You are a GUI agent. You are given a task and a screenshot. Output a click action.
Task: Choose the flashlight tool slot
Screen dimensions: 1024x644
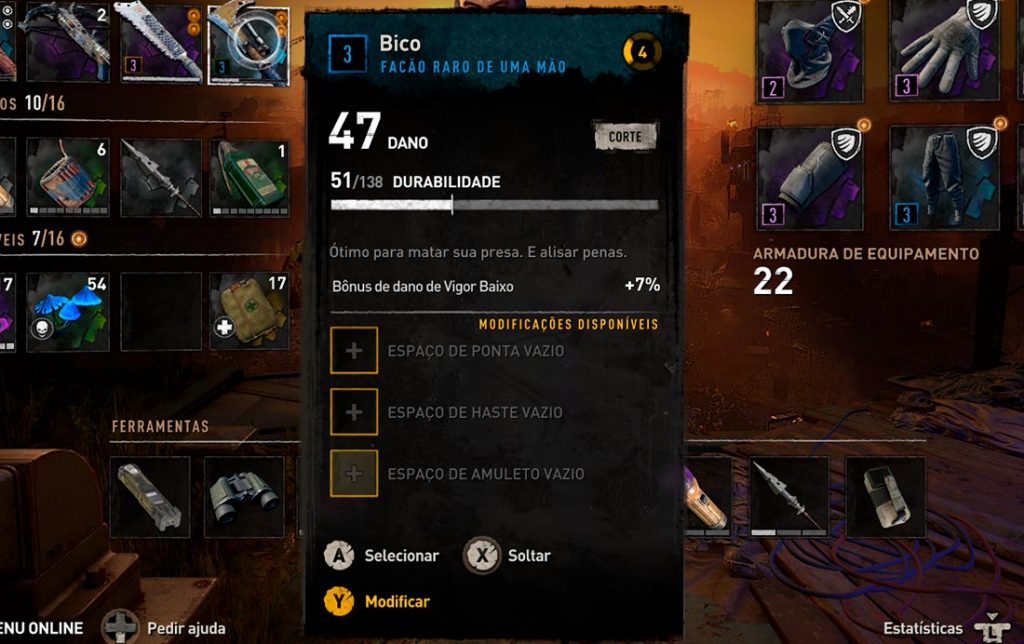[x=150, y=496]
